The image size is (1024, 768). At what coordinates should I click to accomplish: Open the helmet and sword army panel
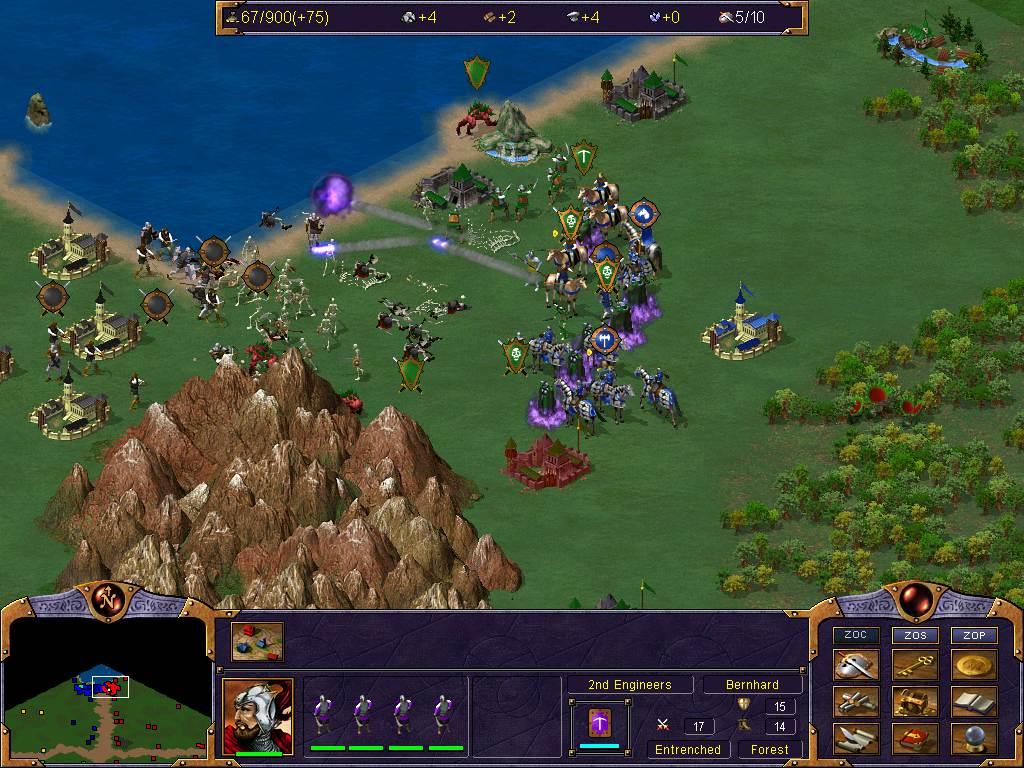coord(857,665)
